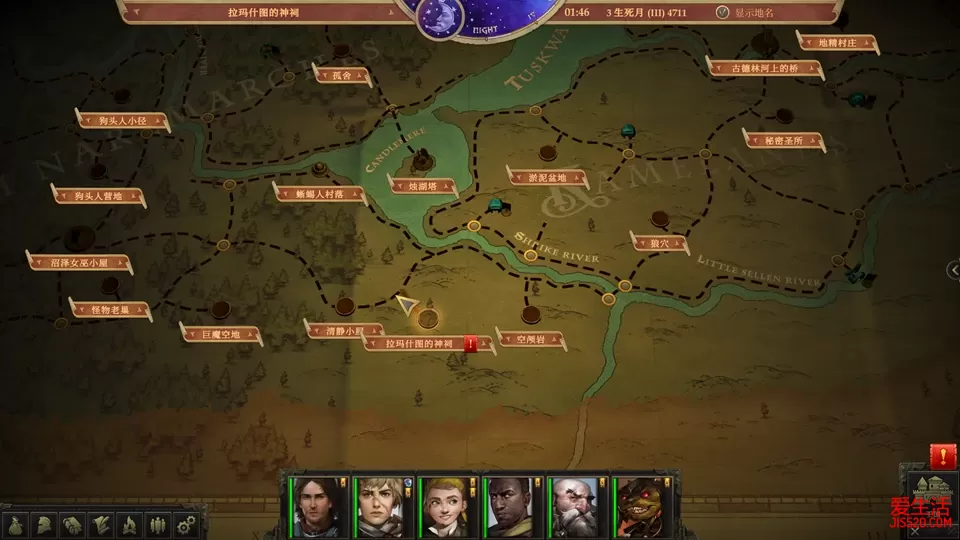Open the inventory bag icon
Screen dimensions: 960x540
pyautogui.click(x=15, y=524)
